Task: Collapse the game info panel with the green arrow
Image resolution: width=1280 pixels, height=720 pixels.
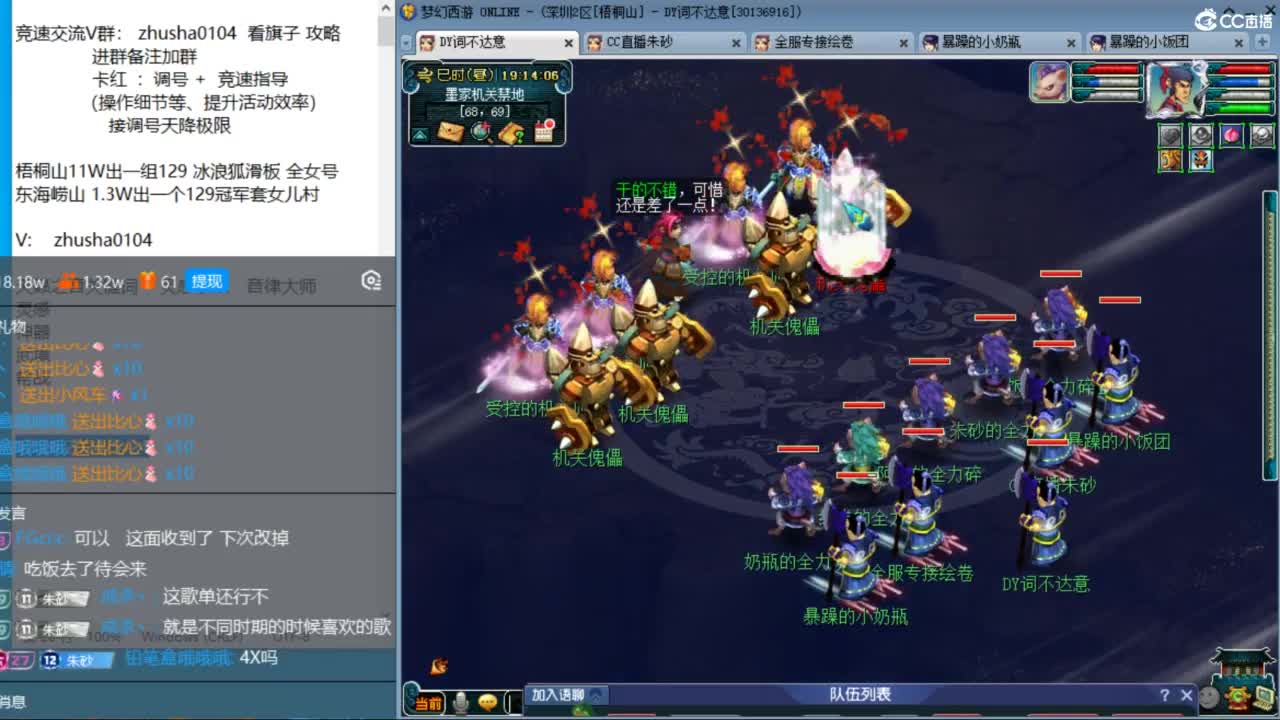Action: click(x=418, y=134)
